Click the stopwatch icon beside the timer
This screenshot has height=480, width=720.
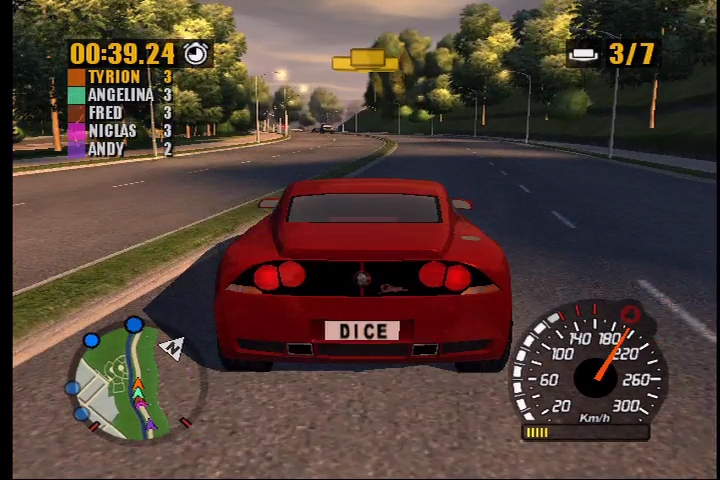point(197,53)
